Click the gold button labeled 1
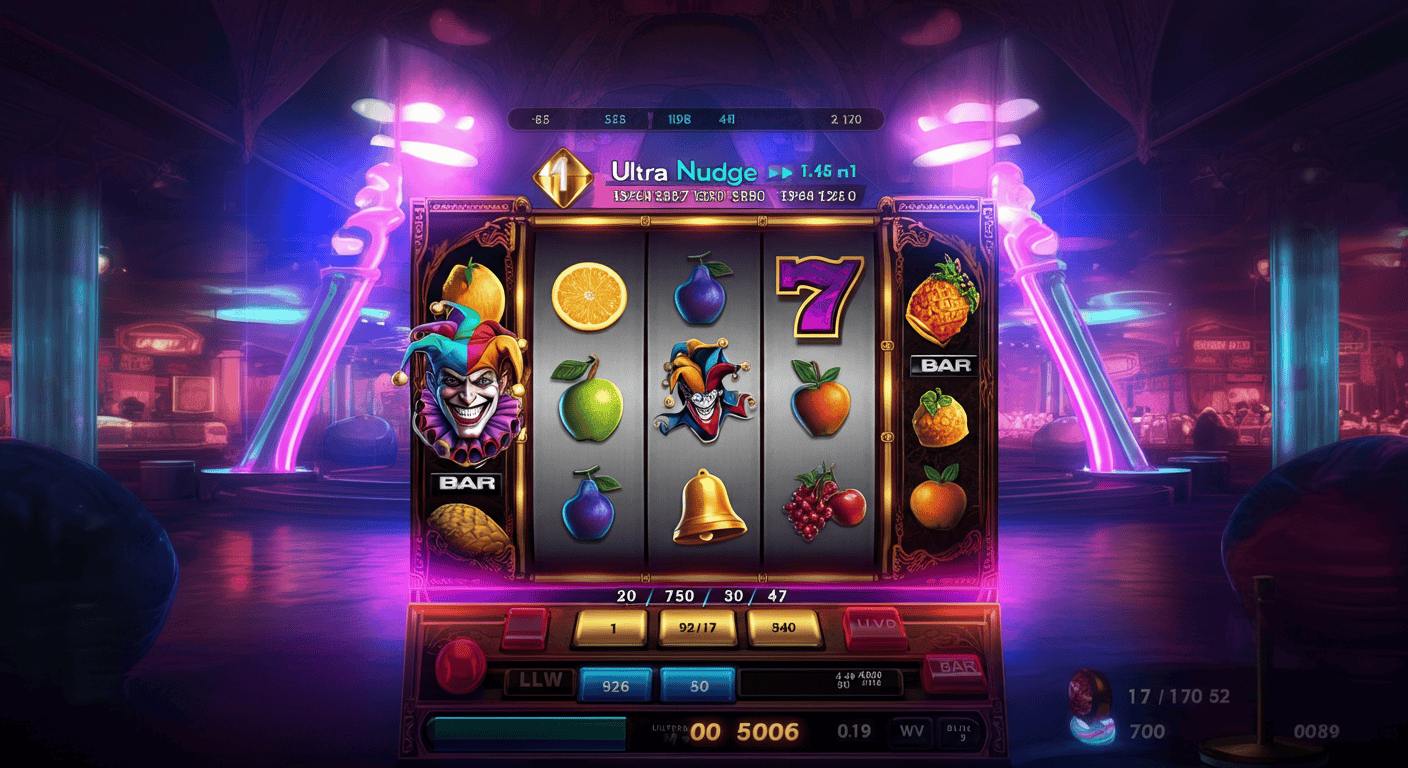The height and width of the screenshot is (768, 1408). click(613, 629)
